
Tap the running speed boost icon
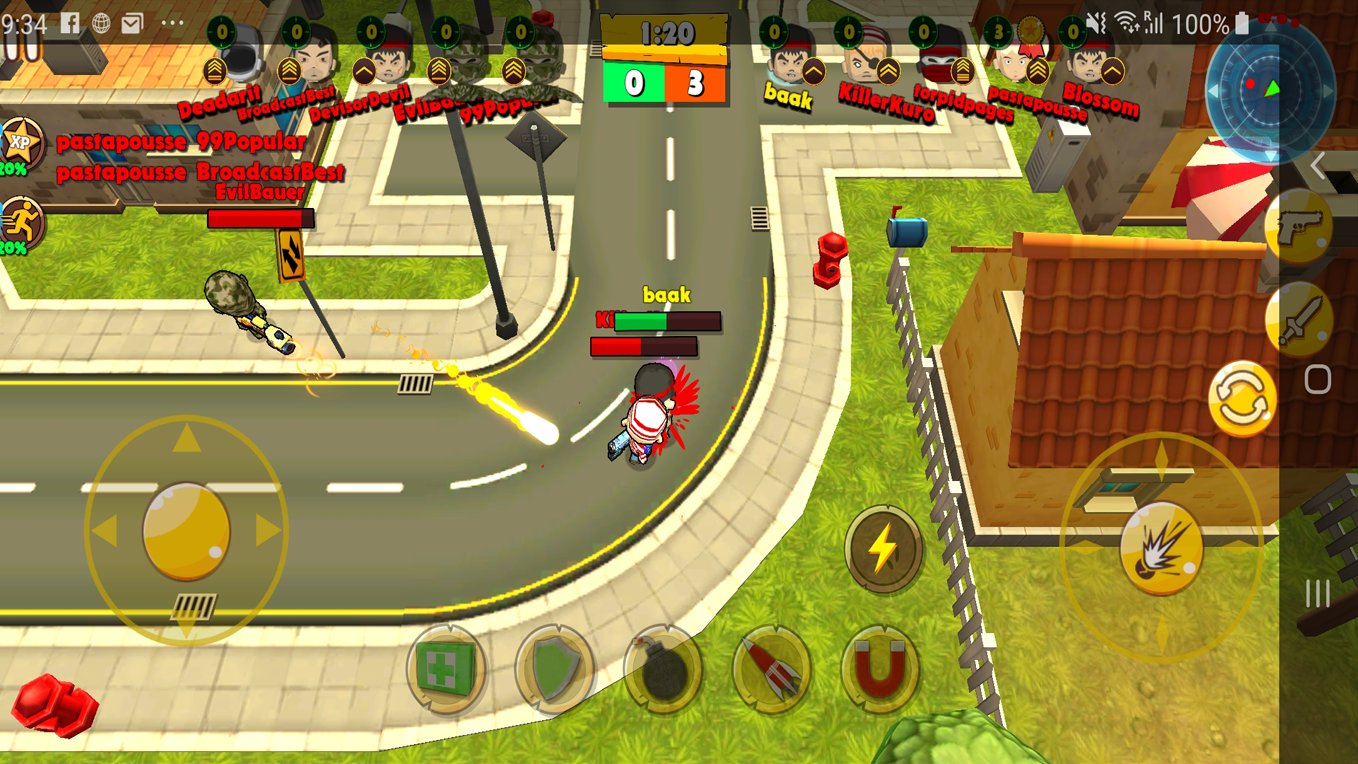(21, 221)
